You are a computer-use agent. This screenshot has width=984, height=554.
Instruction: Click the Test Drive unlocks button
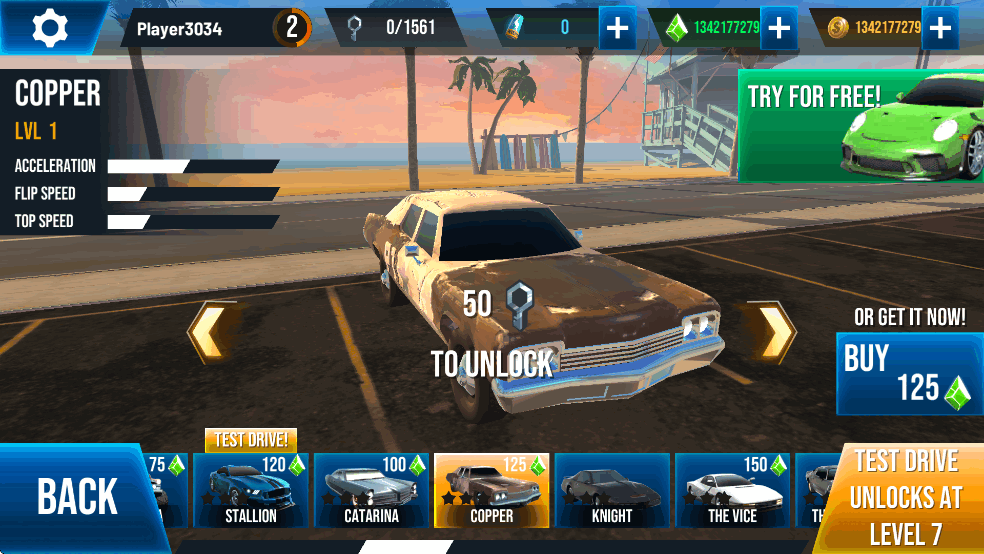(x=904, y=497)
